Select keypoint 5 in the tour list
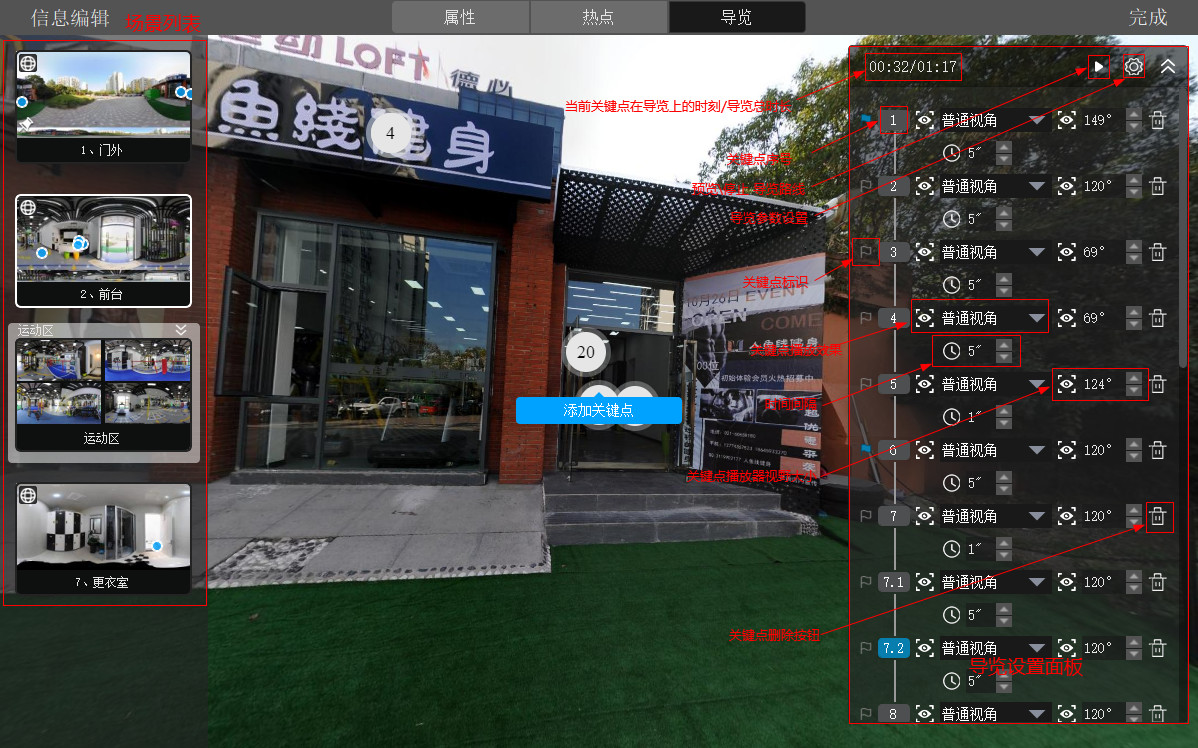This screenshot has height=748, width=1198. (893, 384)
